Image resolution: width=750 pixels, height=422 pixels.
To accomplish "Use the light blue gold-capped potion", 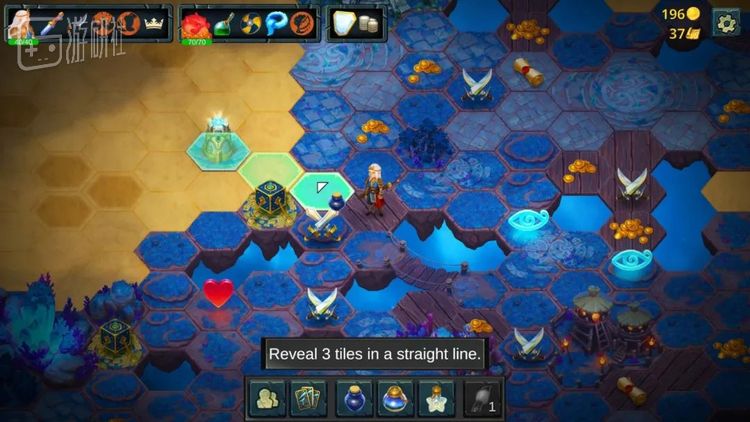I will click(x=395, y=399).
